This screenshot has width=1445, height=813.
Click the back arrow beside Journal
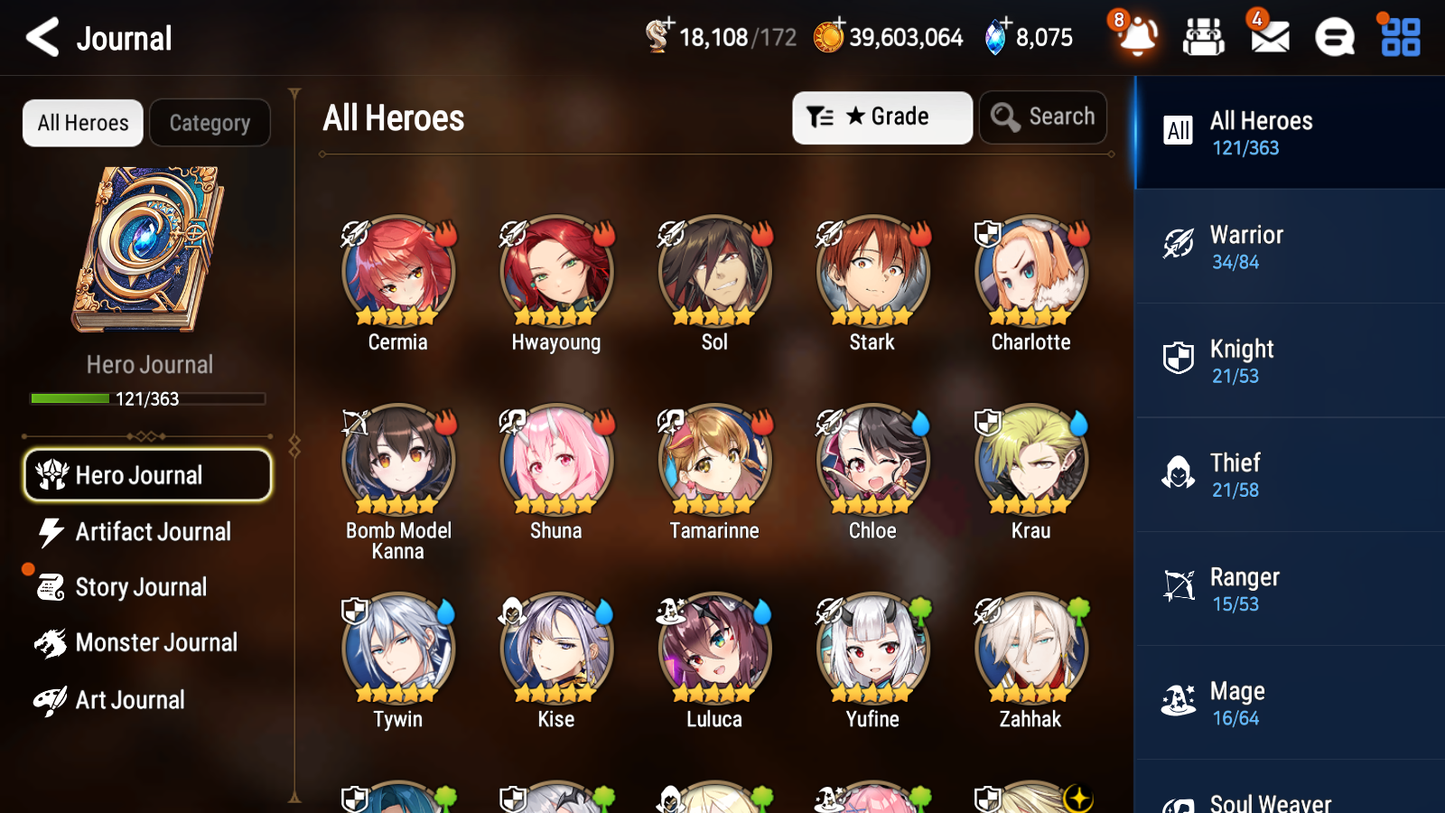42,37
